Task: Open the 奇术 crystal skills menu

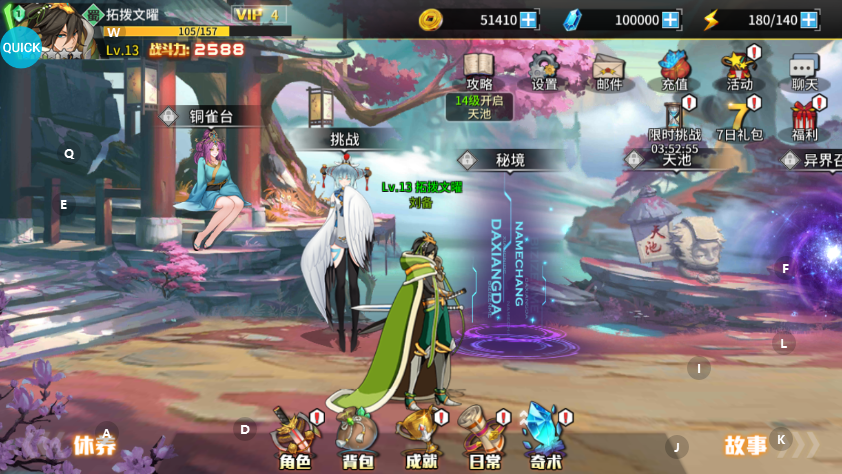Action: point(545,437)
